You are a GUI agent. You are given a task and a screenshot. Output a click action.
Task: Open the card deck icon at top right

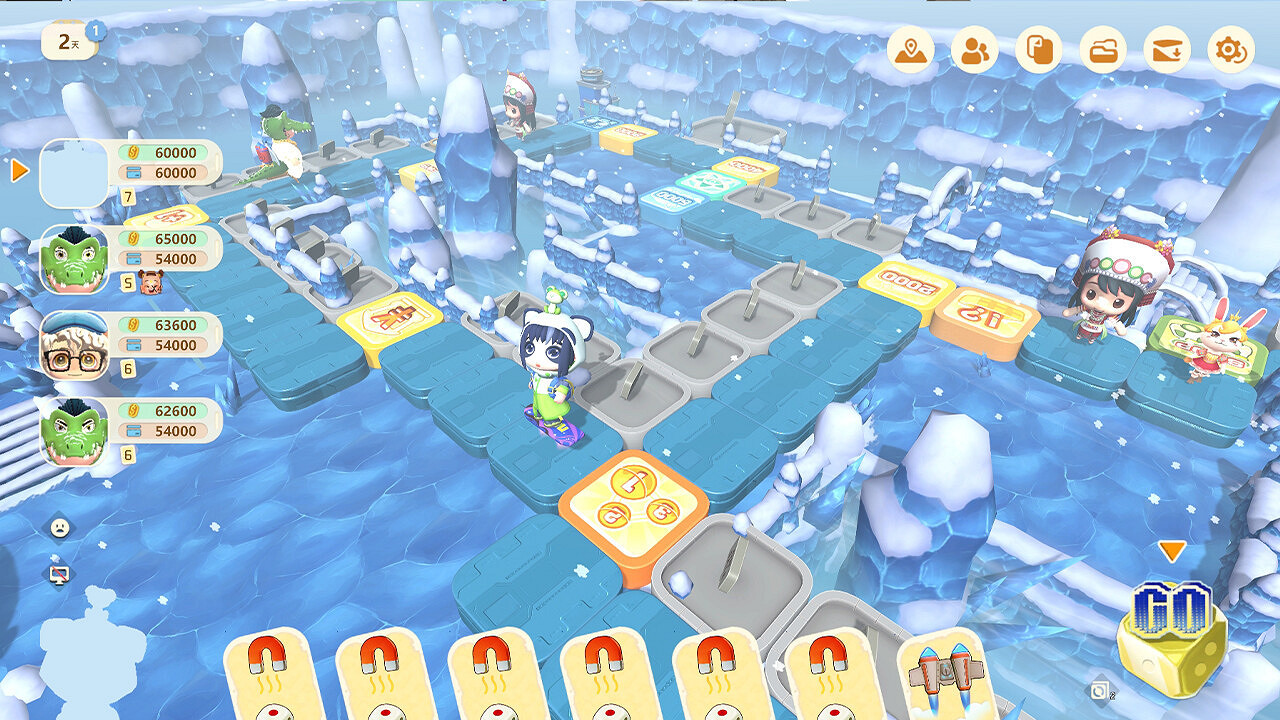point(1039,46)
